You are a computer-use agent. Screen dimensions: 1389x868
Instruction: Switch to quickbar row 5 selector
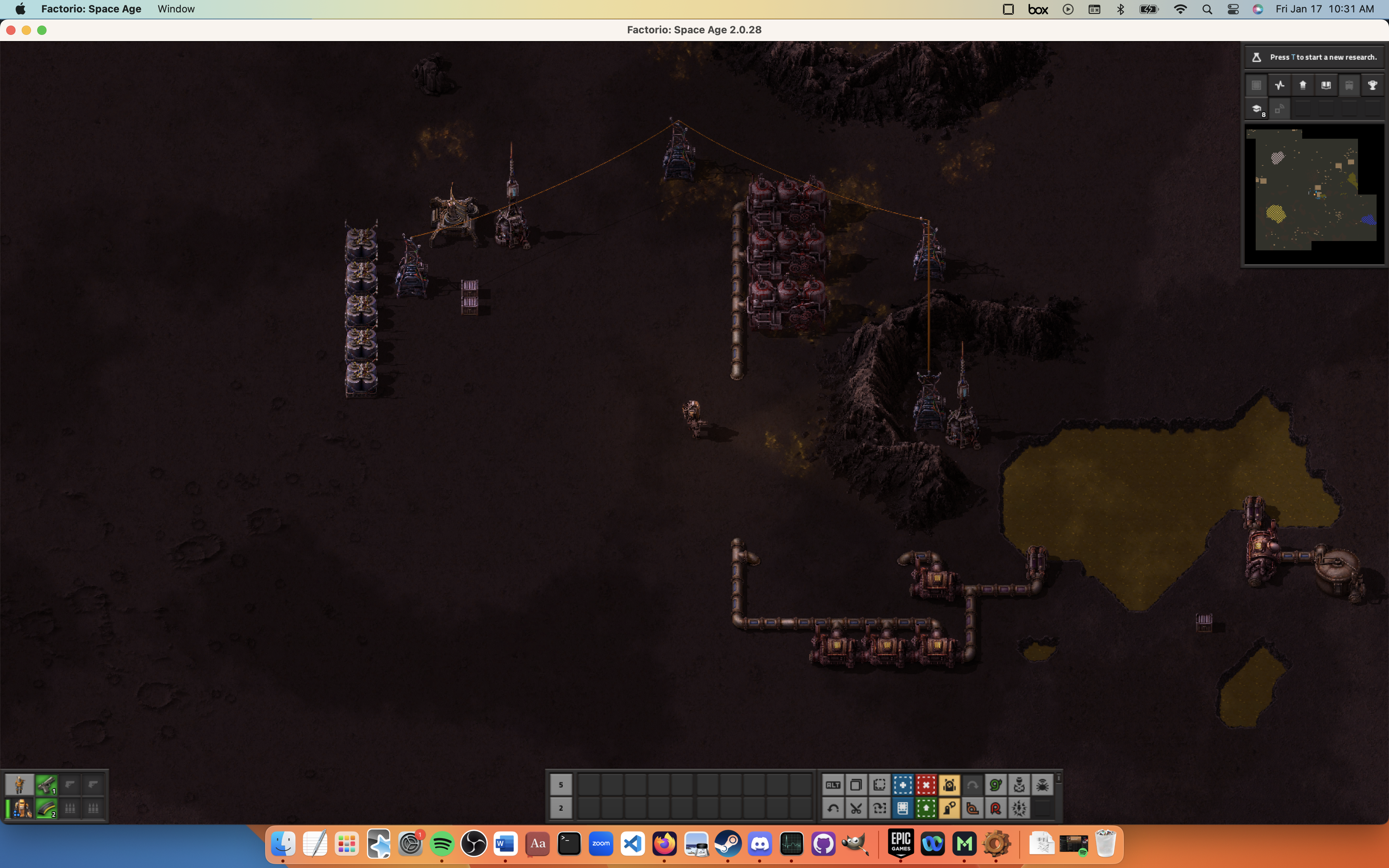coord(561,785)
